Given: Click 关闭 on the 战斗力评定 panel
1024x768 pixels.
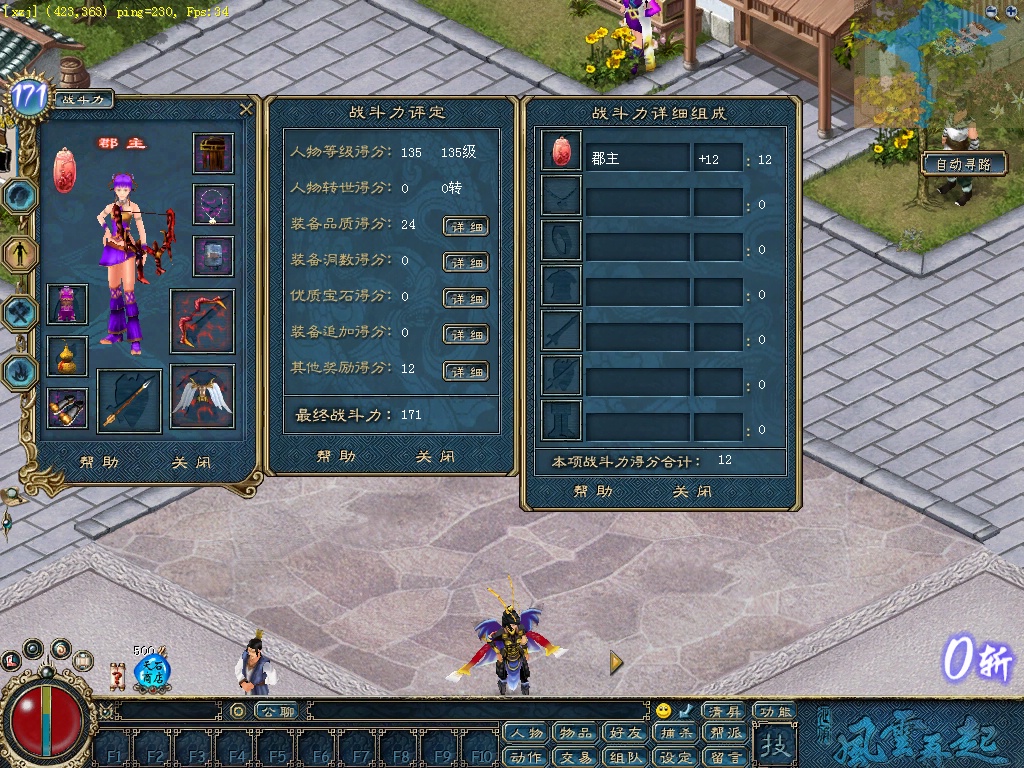Looking at the screenshot, I should click(436, 457).
